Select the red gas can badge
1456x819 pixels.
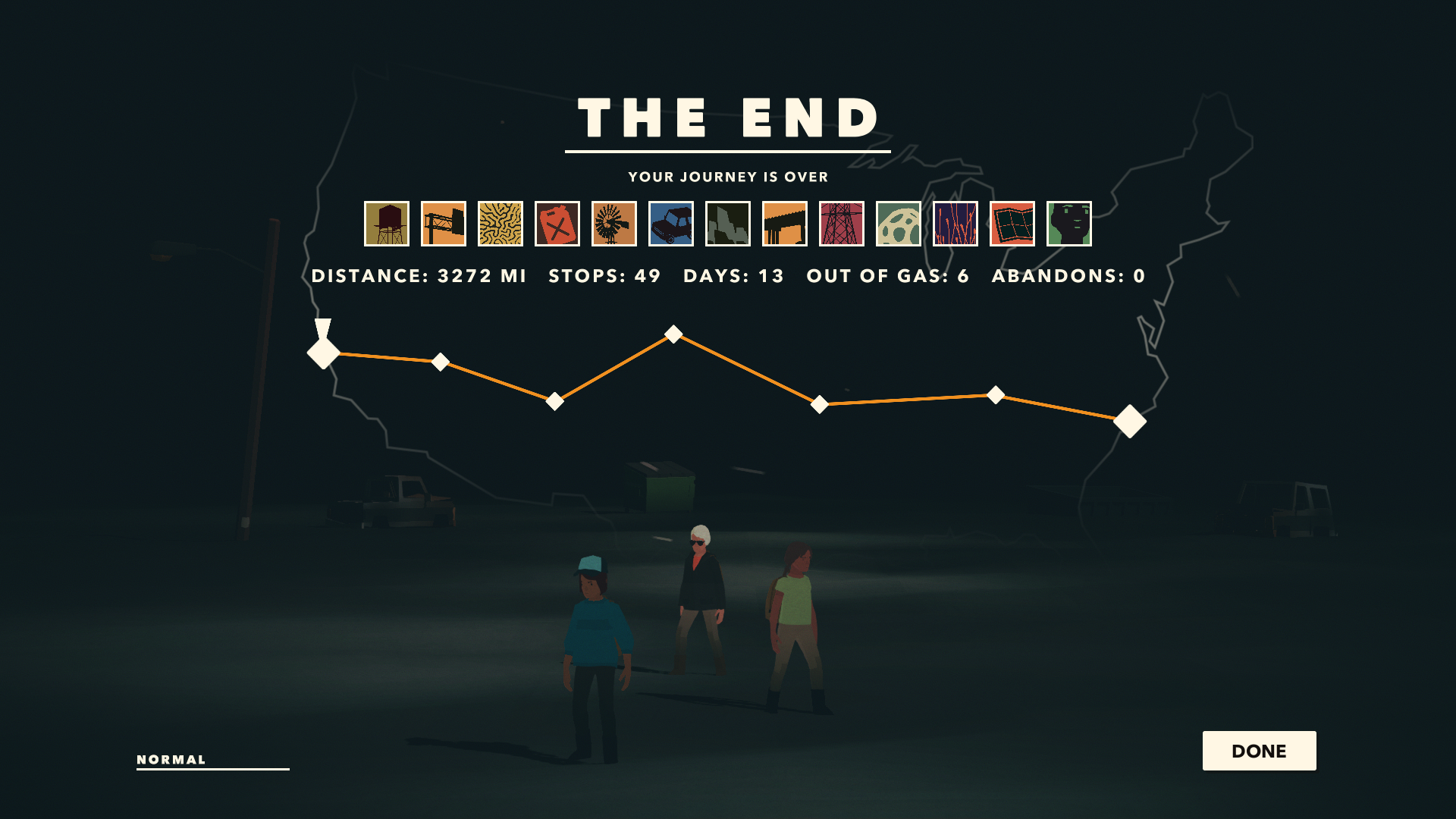[x=557, y=224]
